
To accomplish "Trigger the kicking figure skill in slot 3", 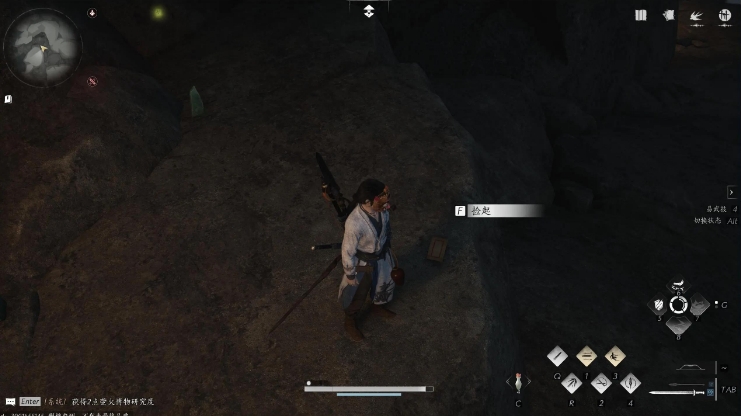I will (615, 356).
